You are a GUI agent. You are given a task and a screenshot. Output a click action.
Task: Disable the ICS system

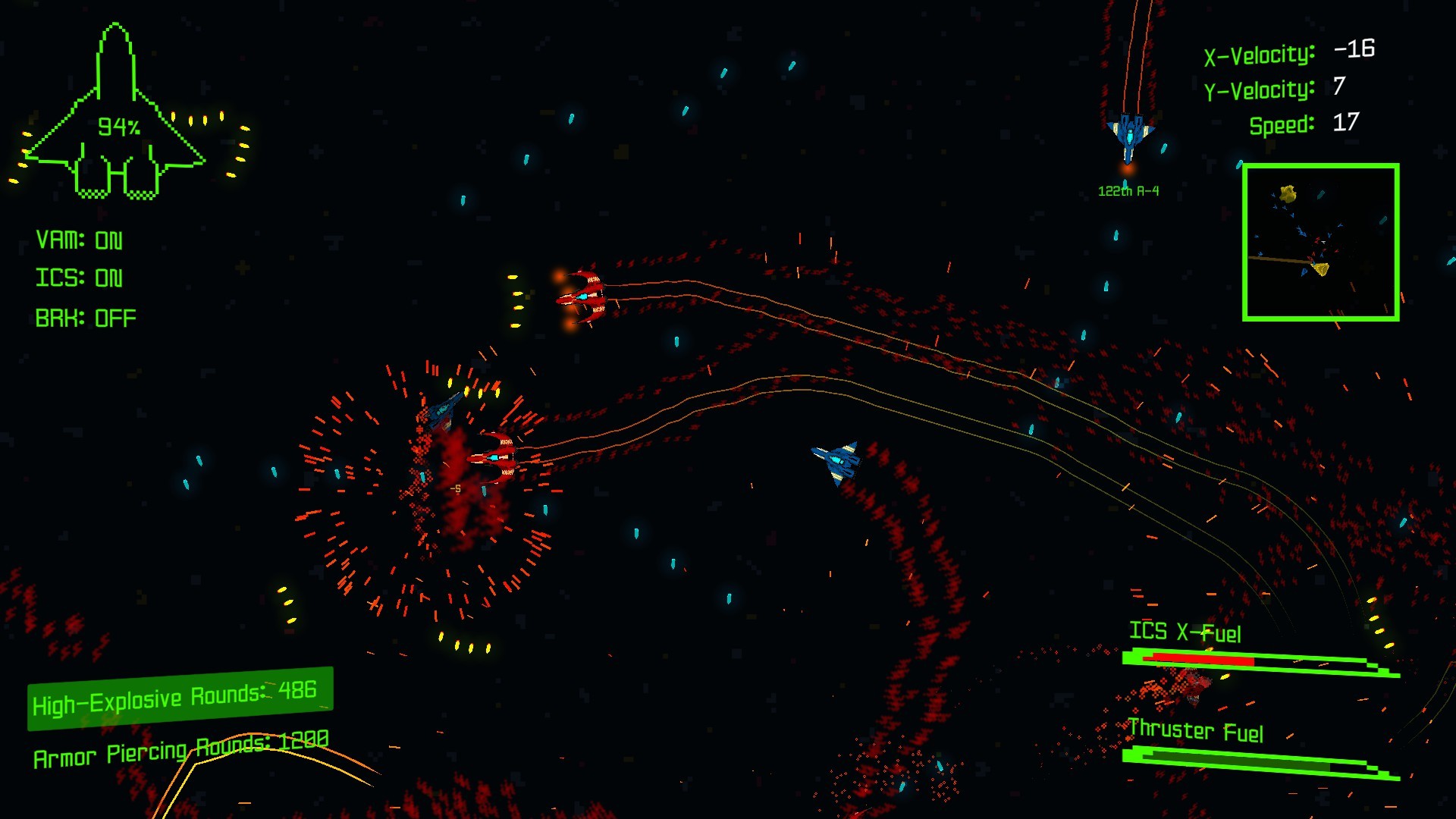[x=78, y=278]
